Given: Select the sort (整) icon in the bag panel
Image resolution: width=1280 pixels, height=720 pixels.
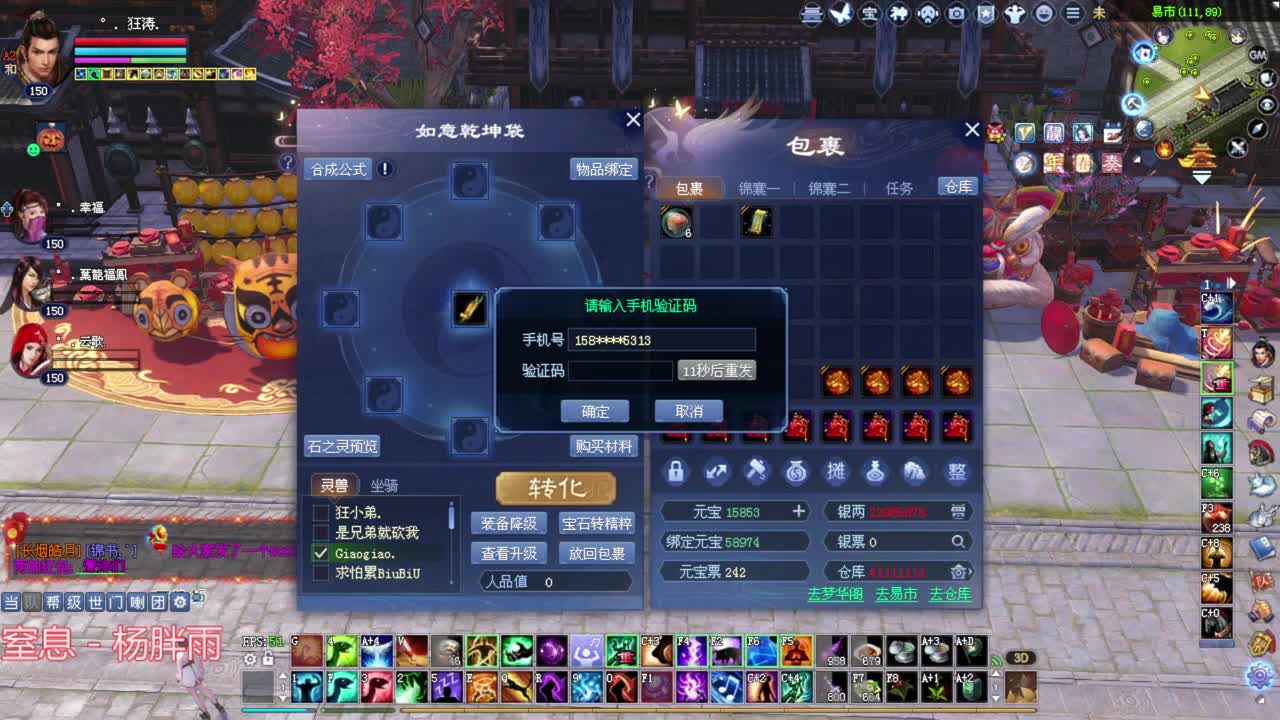Looking at the screenshot, I should [957, 472].
